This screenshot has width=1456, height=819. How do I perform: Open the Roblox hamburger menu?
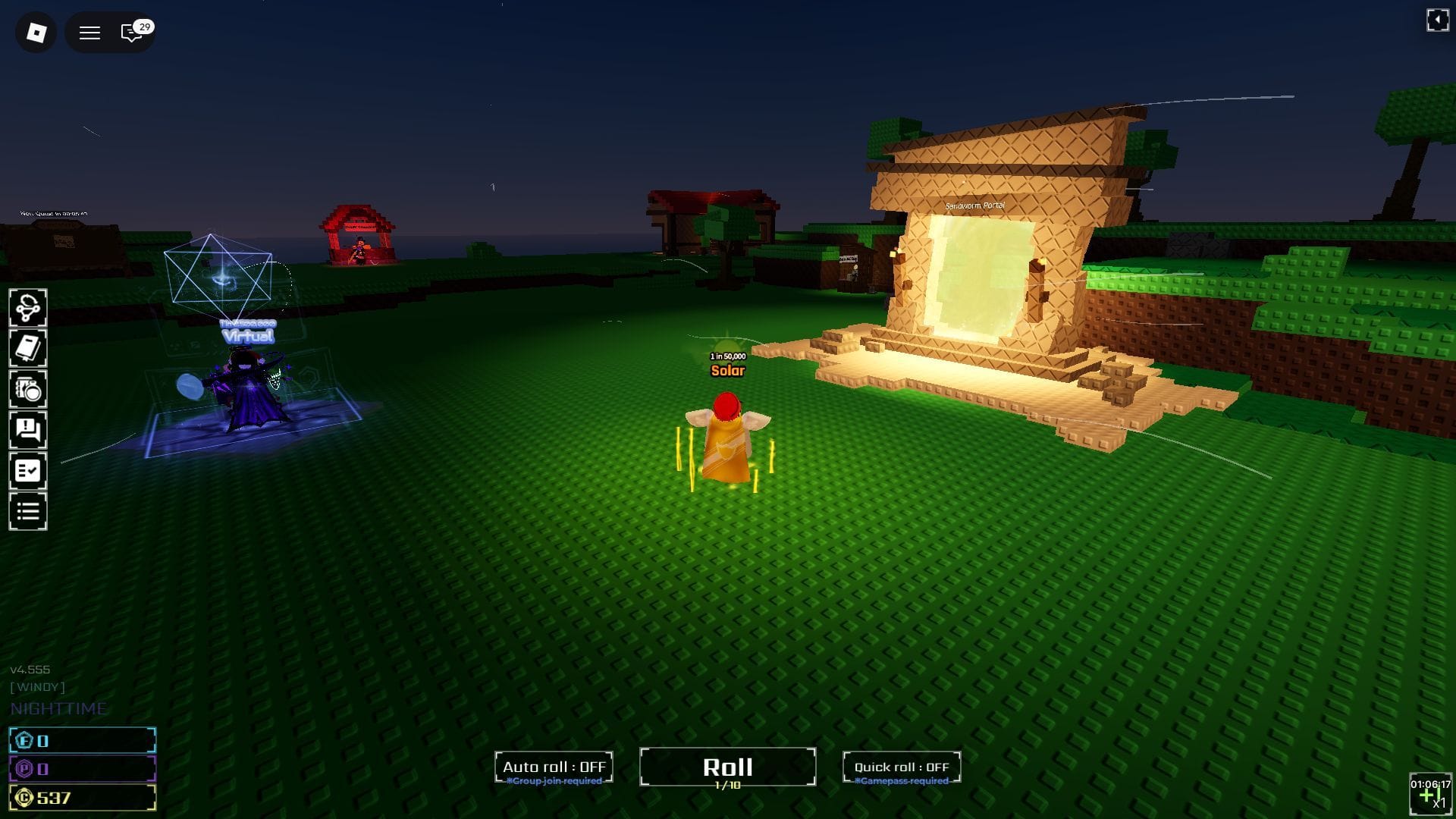coord(89,33)
